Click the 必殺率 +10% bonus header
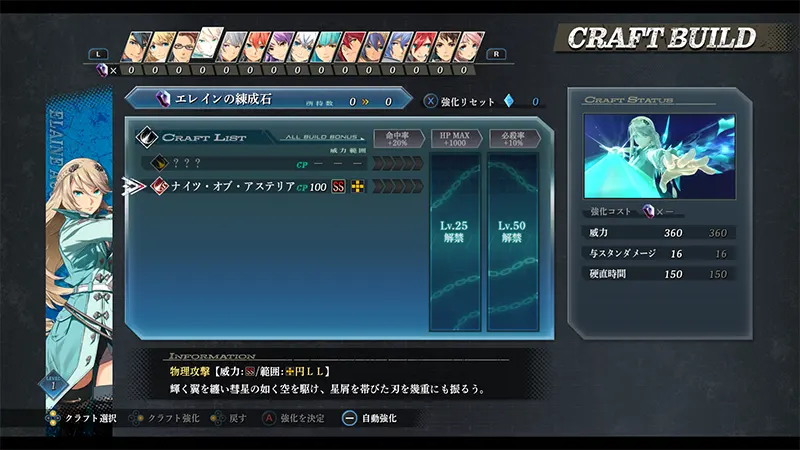 click(x=513, y=137)
